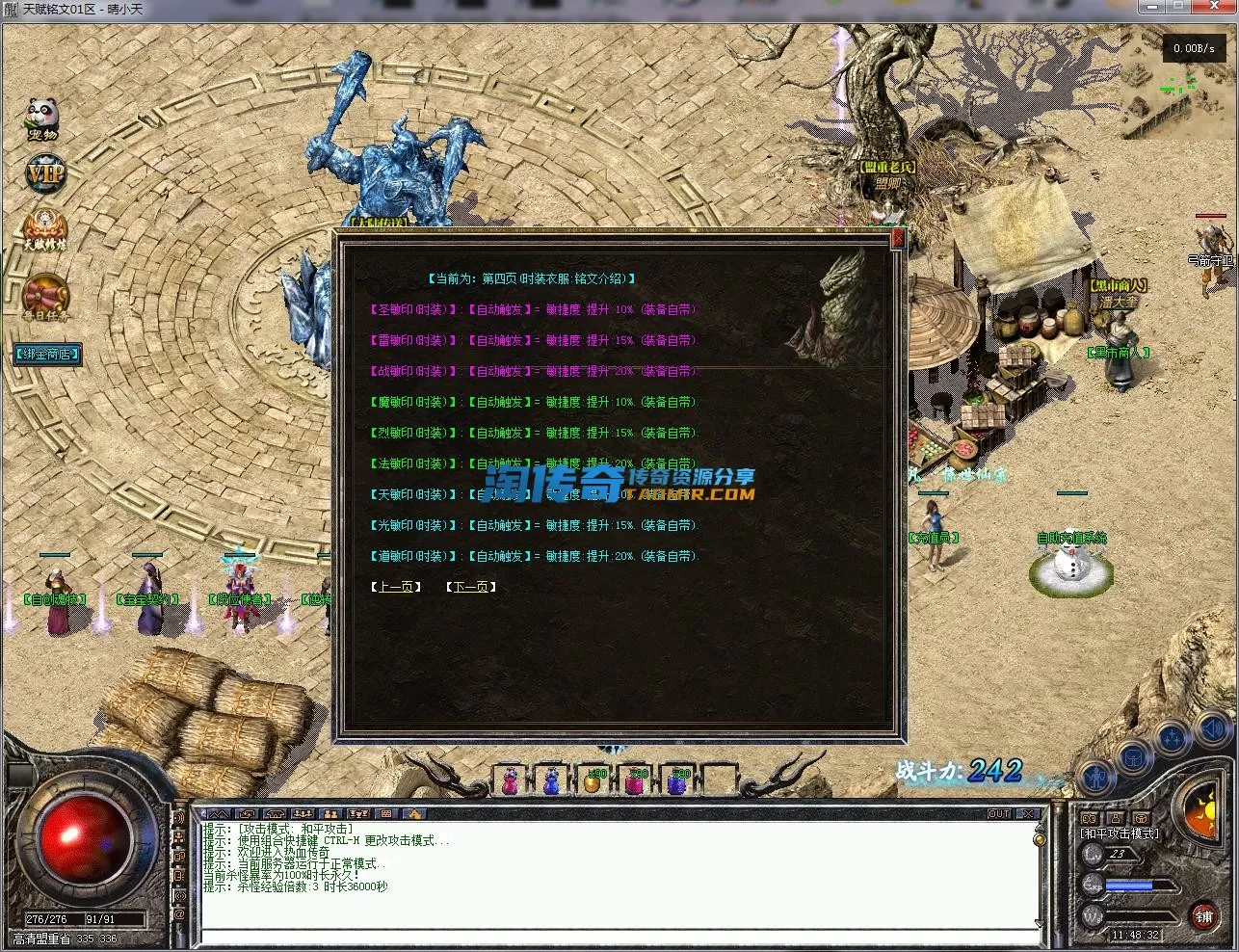Viewport: 1239px width, 952px height.
Task: Open the 绑金商店 bound gold shop
Action: (47, 354)
